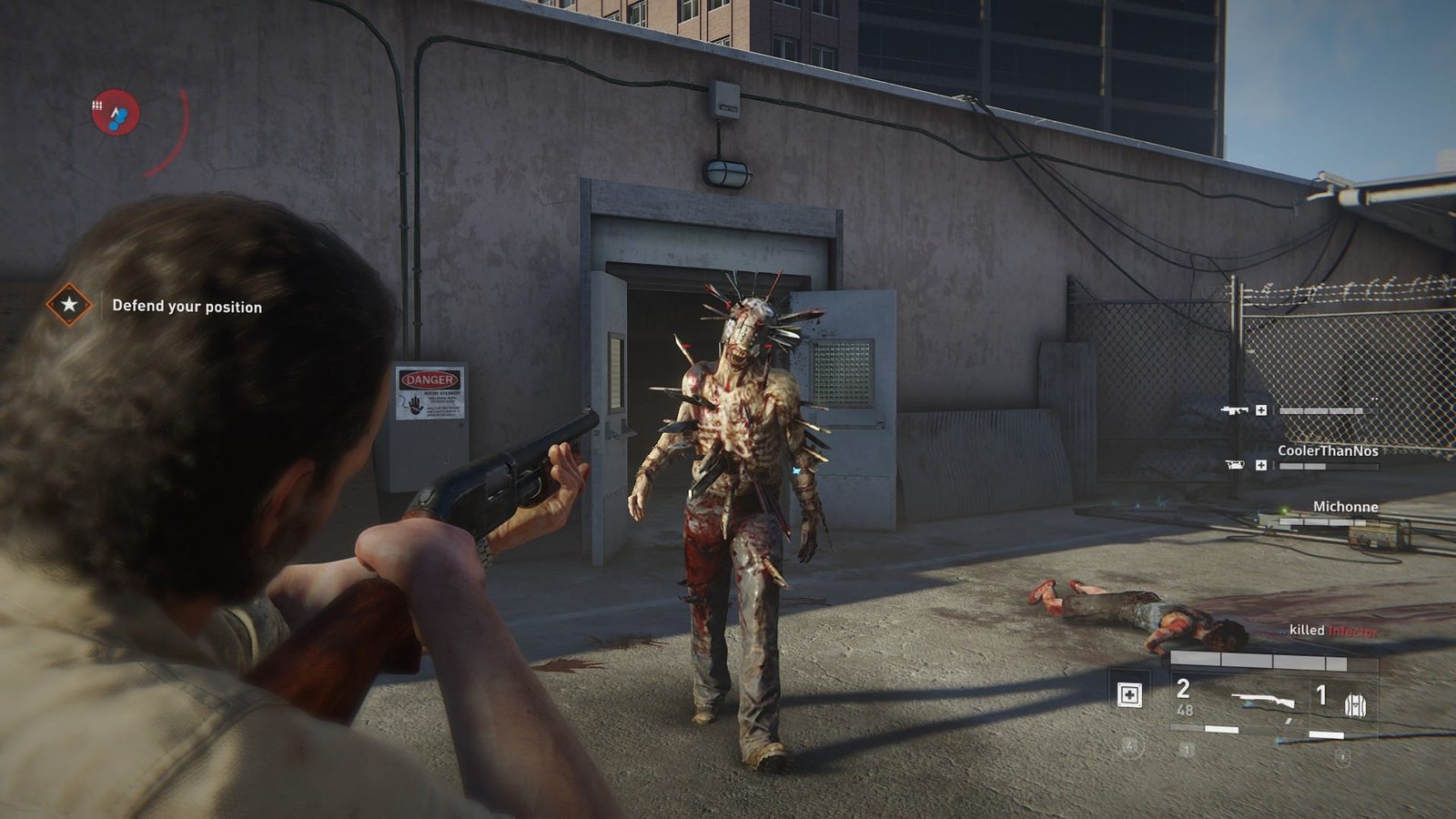1456x819 pixels.
Task: Click the top teammate's assault rifle icon
Action: [1234, 410]
